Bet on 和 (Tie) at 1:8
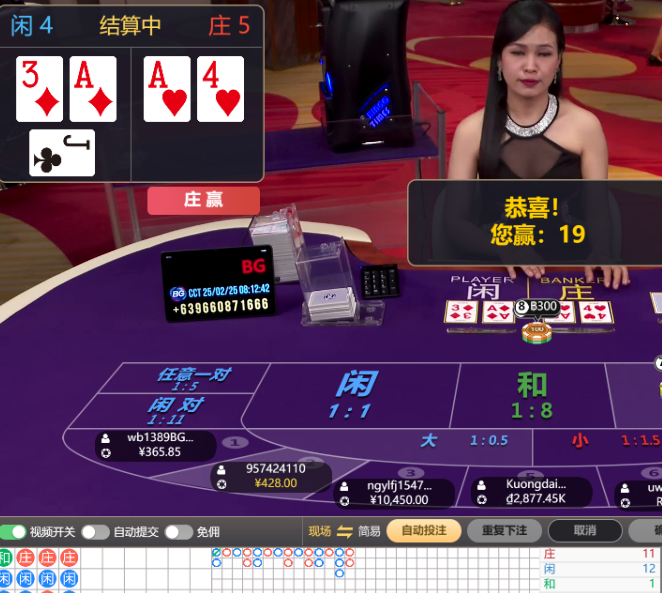Image resolution: width=662 pixels, height=593 pixels. [x=531, y=395]
